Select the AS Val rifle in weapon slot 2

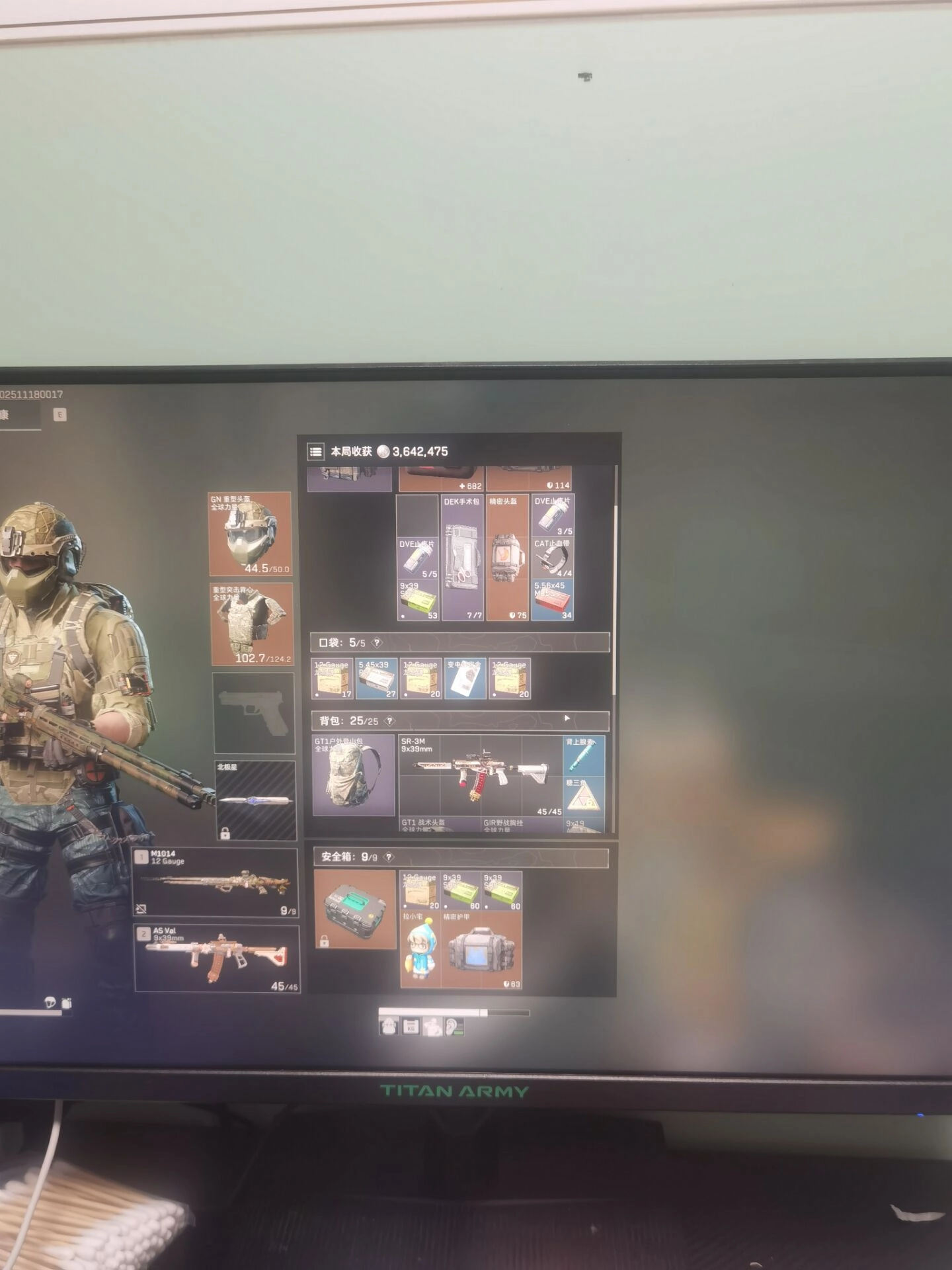(x=217, y=958)
